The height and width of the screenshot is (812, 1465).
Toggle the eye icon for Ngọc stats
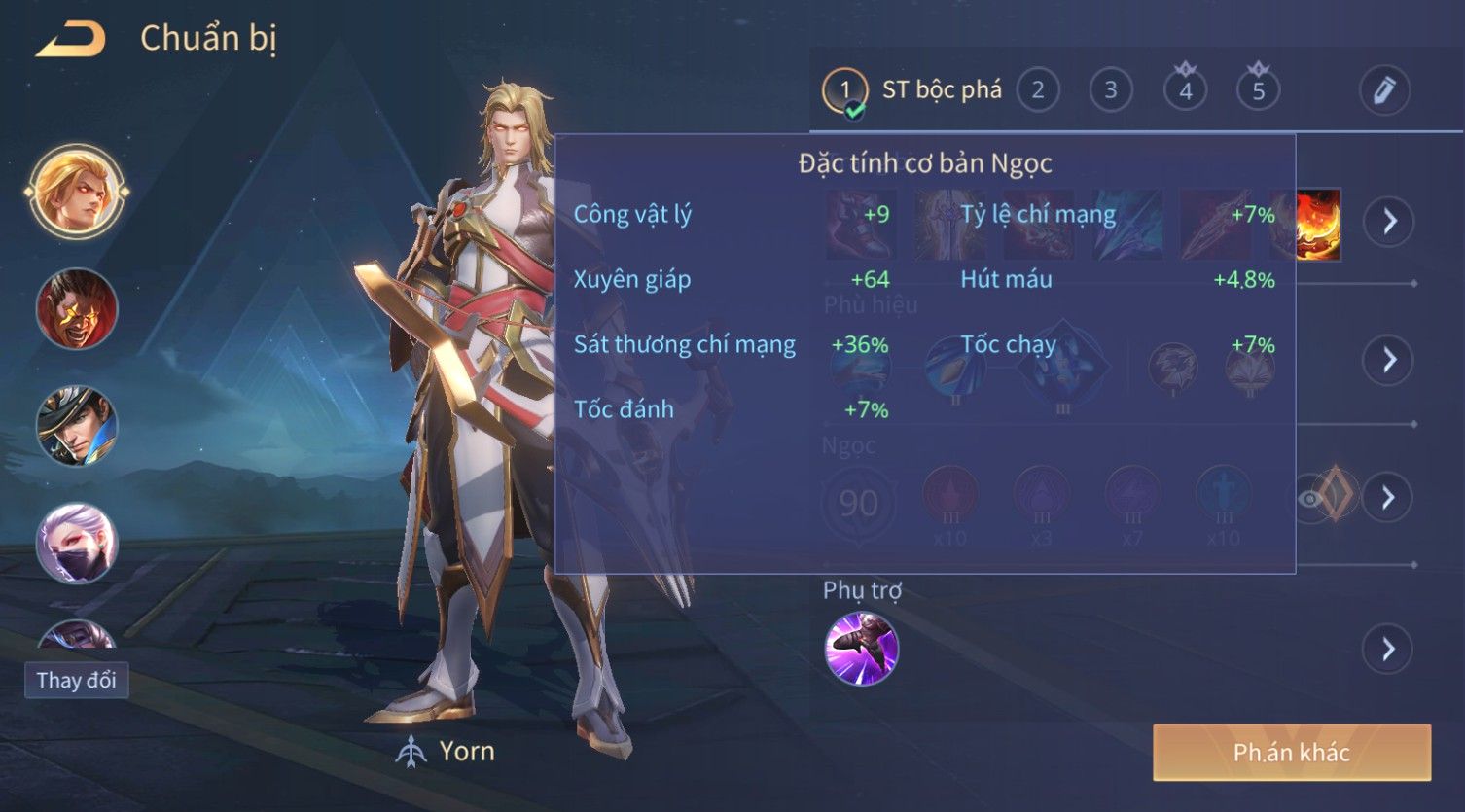[1312, 499]
